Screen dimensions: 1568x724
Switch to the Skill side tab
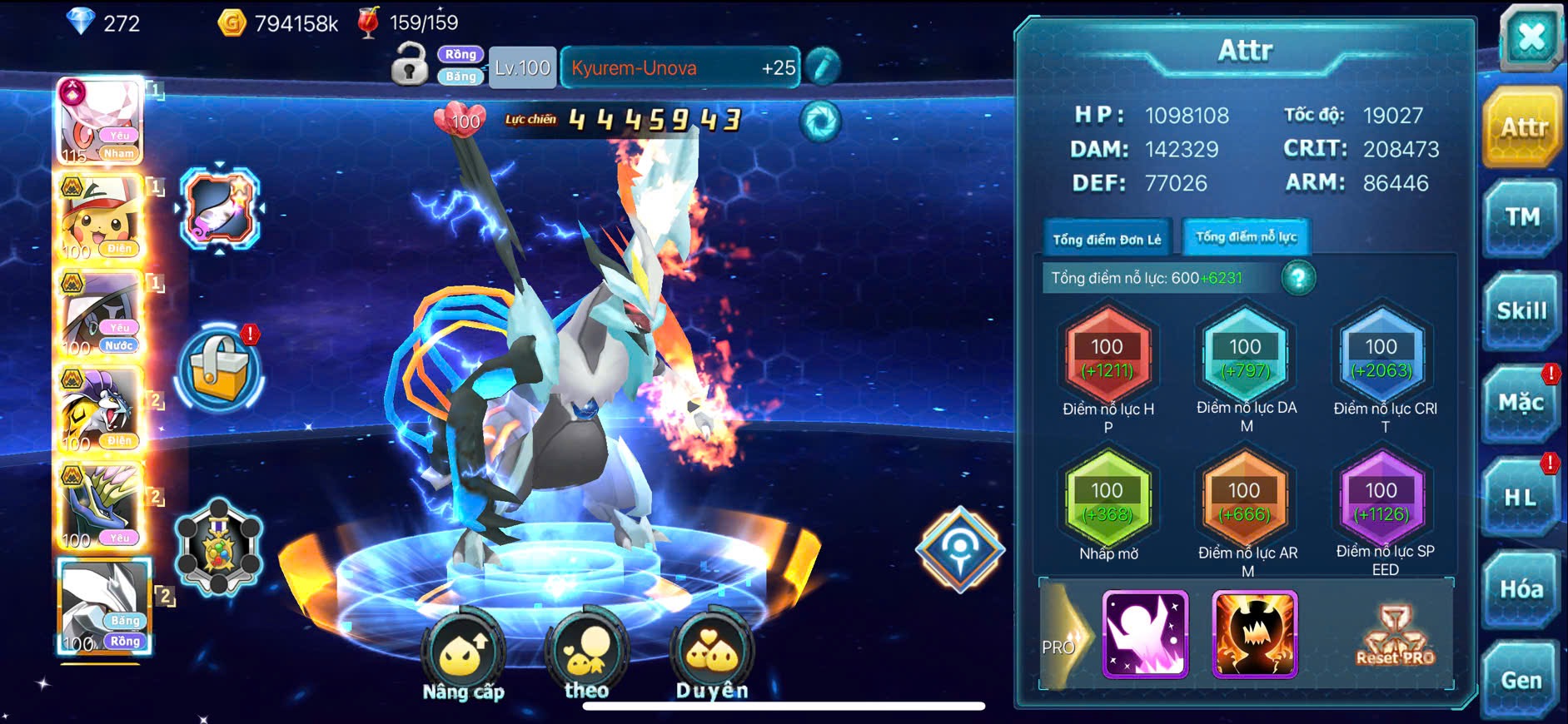[x=1521, y=311]
